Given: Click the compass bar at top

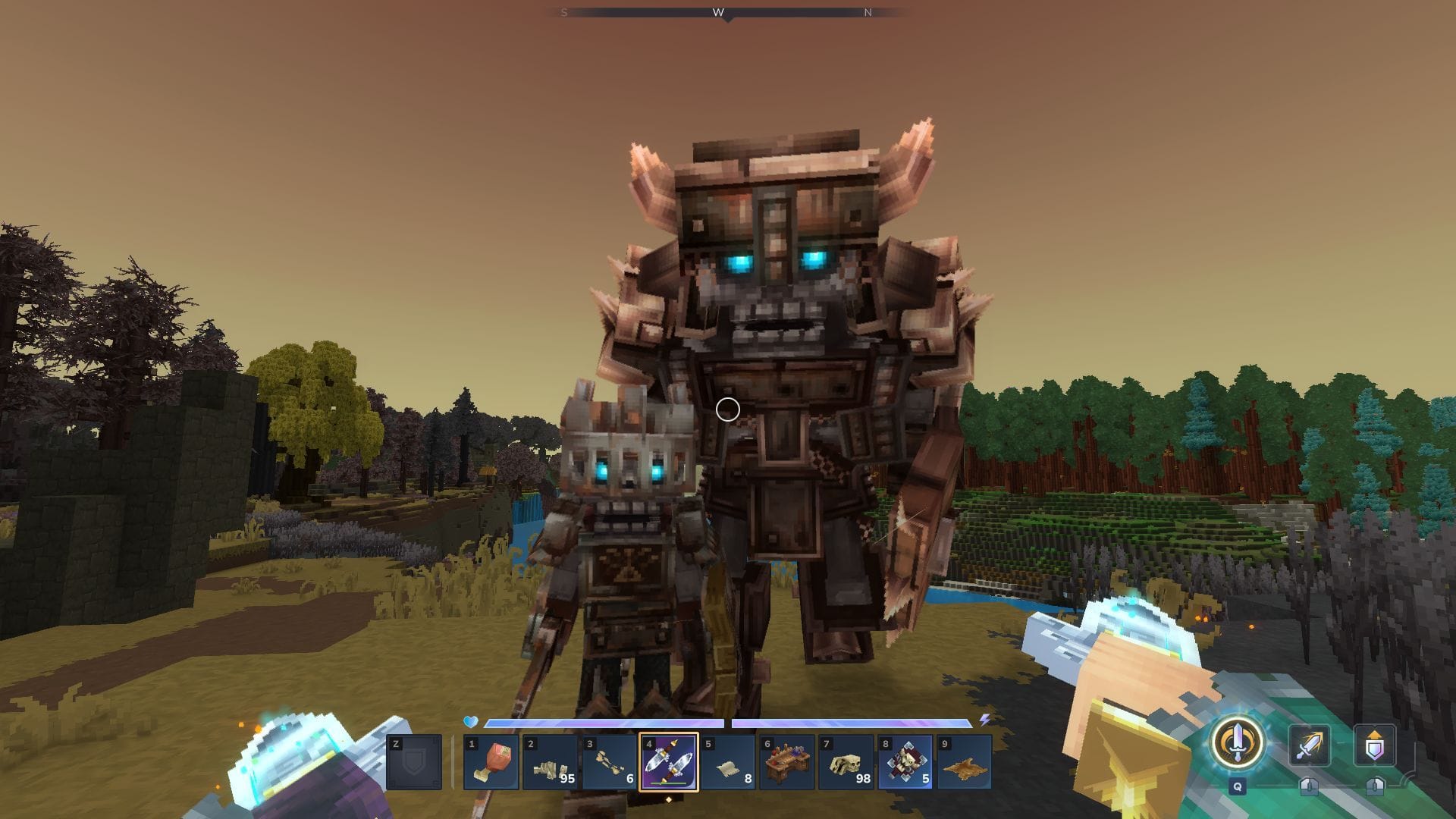Looking at the screenshot, I should pos(727,13).
